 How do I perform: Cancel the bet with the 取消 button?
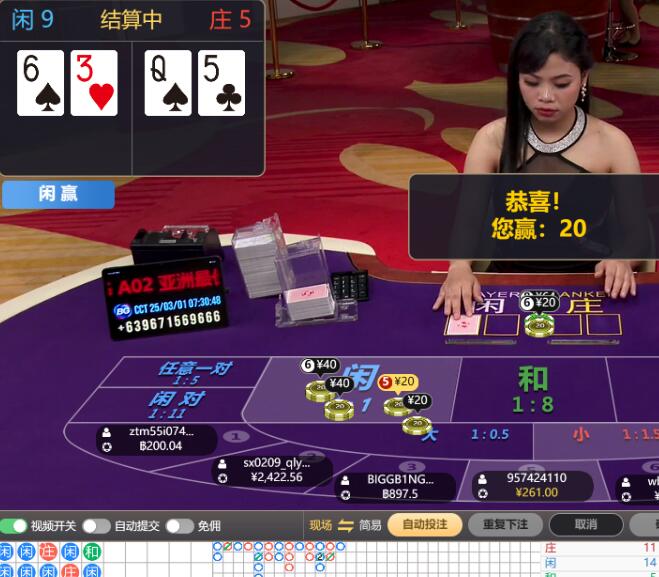click(586, 525)
